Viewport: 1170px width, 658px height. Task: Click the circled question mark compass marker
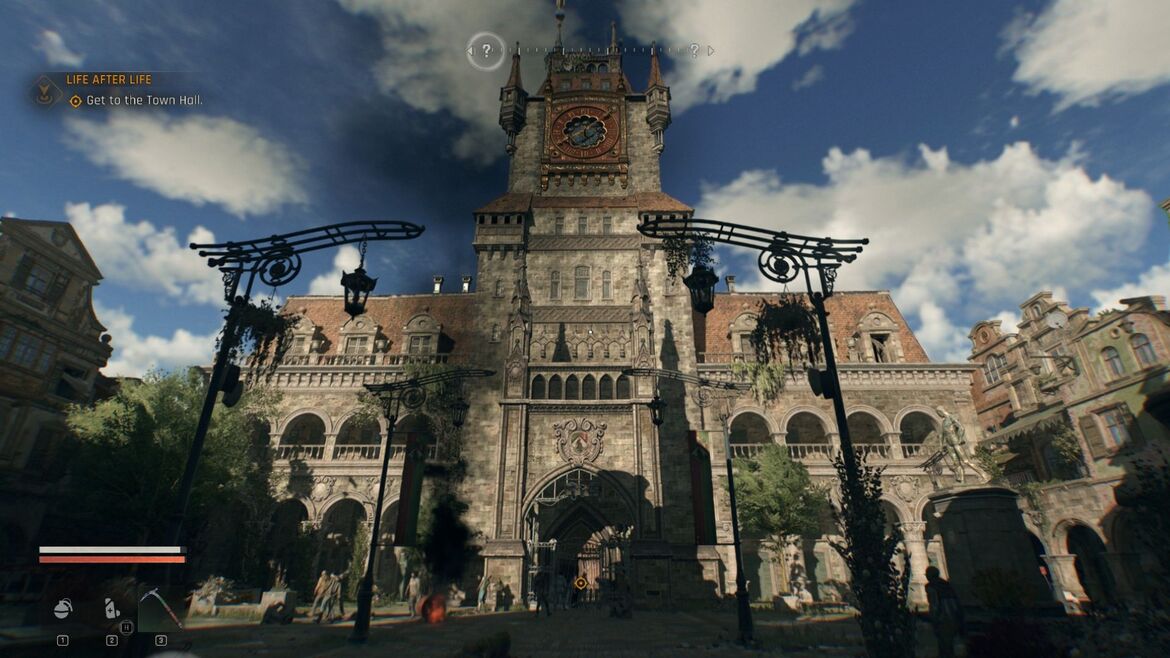(486, 50)
